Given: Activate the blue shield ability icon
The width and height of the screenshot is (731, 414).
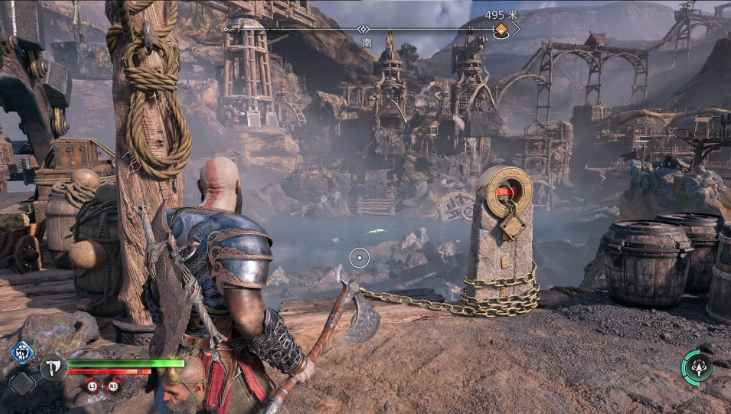Looking at the screenshot, I should tap(22, 351).
